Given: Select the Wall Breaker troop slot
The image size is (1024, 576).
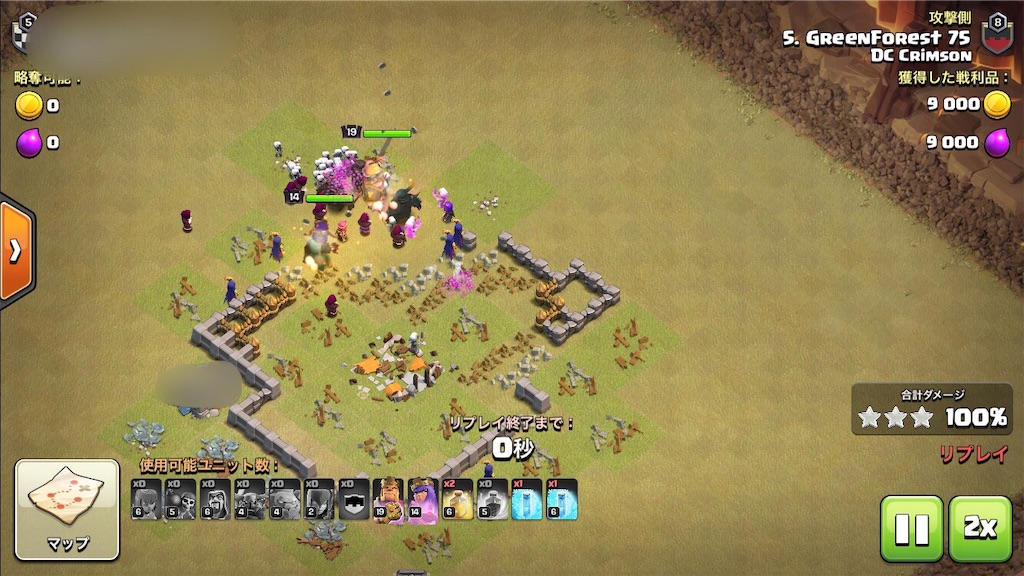Looking at the screenshot, I should pyautogui.click(x=181, y=500).
